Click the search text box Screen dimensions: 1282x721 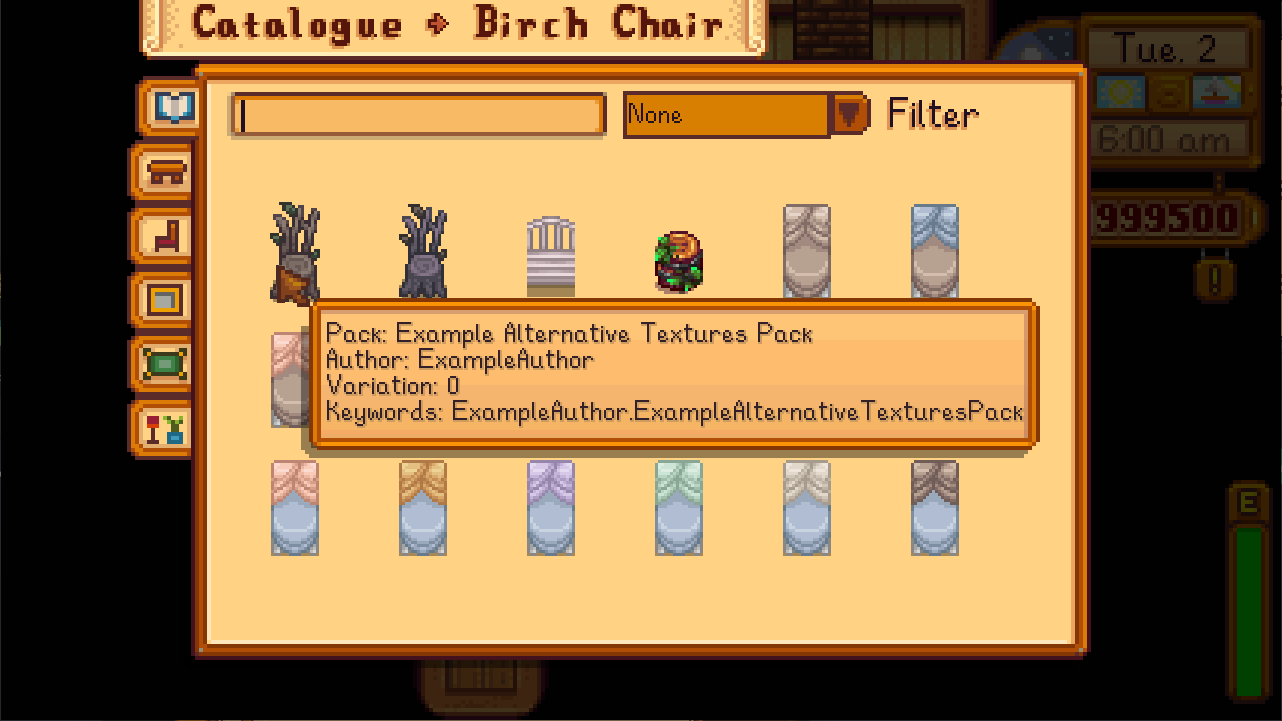419,115
